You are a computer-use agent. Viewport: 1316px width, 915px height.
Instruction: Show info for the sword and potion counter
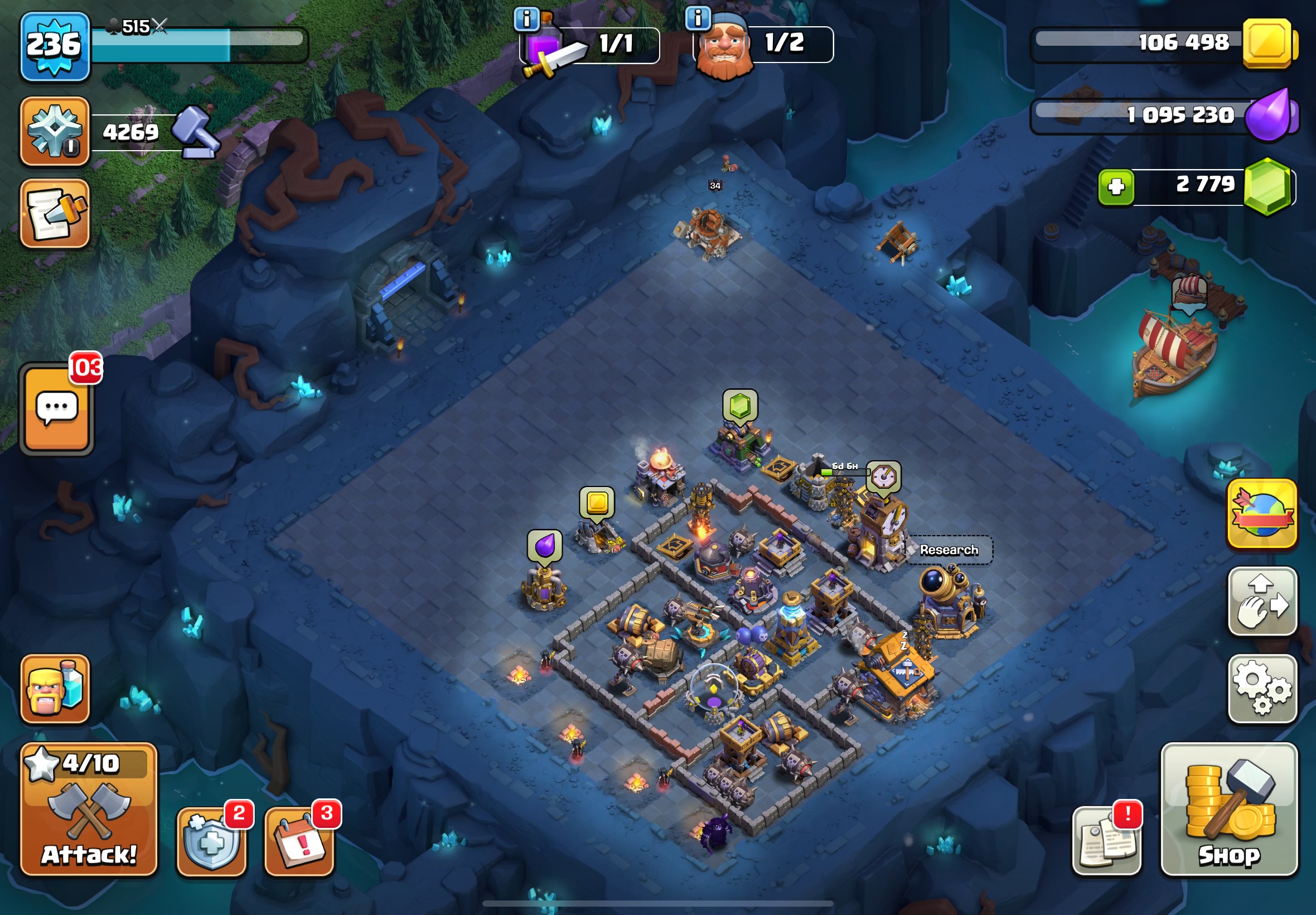tap(526, 20)
